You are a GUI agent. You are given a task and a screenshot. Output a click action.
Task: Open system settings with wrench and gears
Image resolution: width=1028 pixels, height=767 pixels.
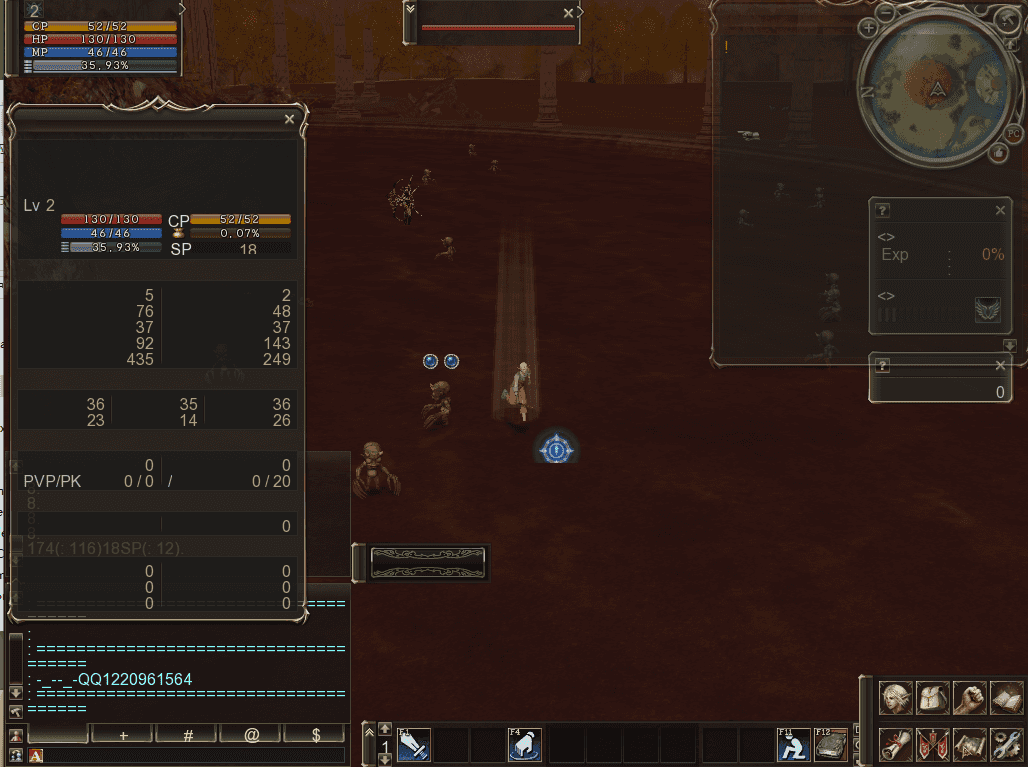1006,744
